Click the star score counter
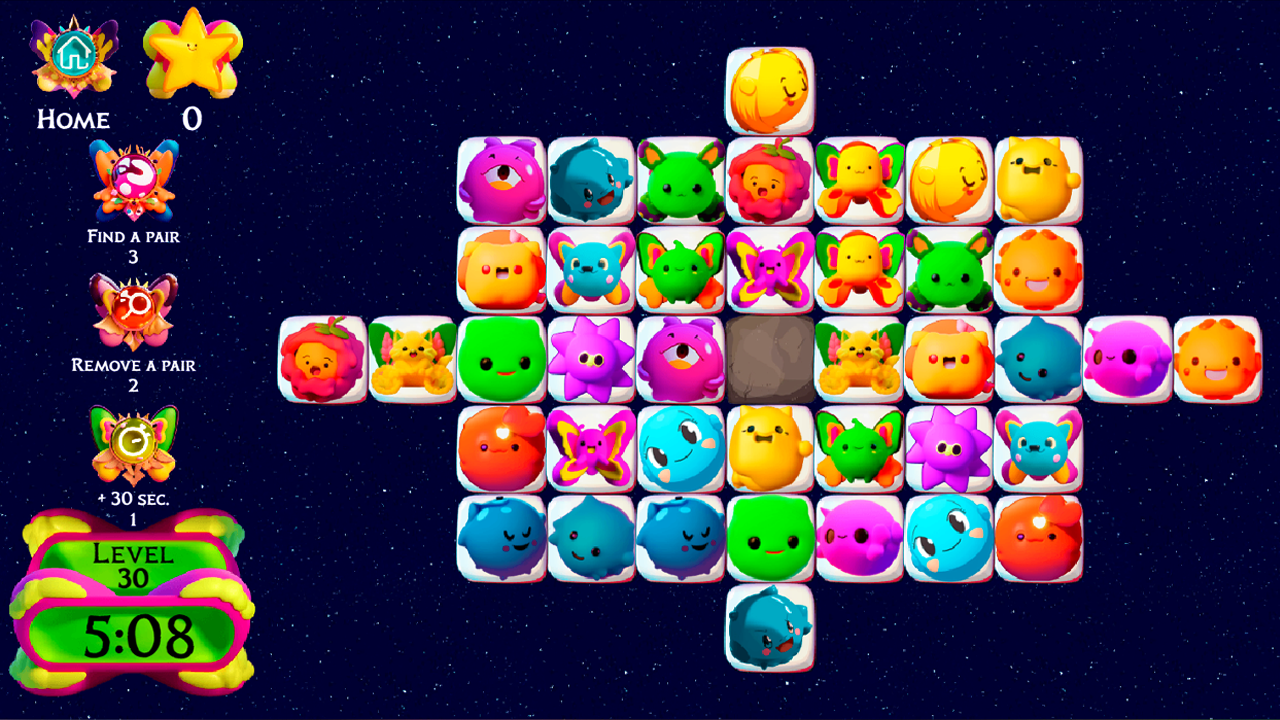1280x720 pixels. [x=193, y=55]
